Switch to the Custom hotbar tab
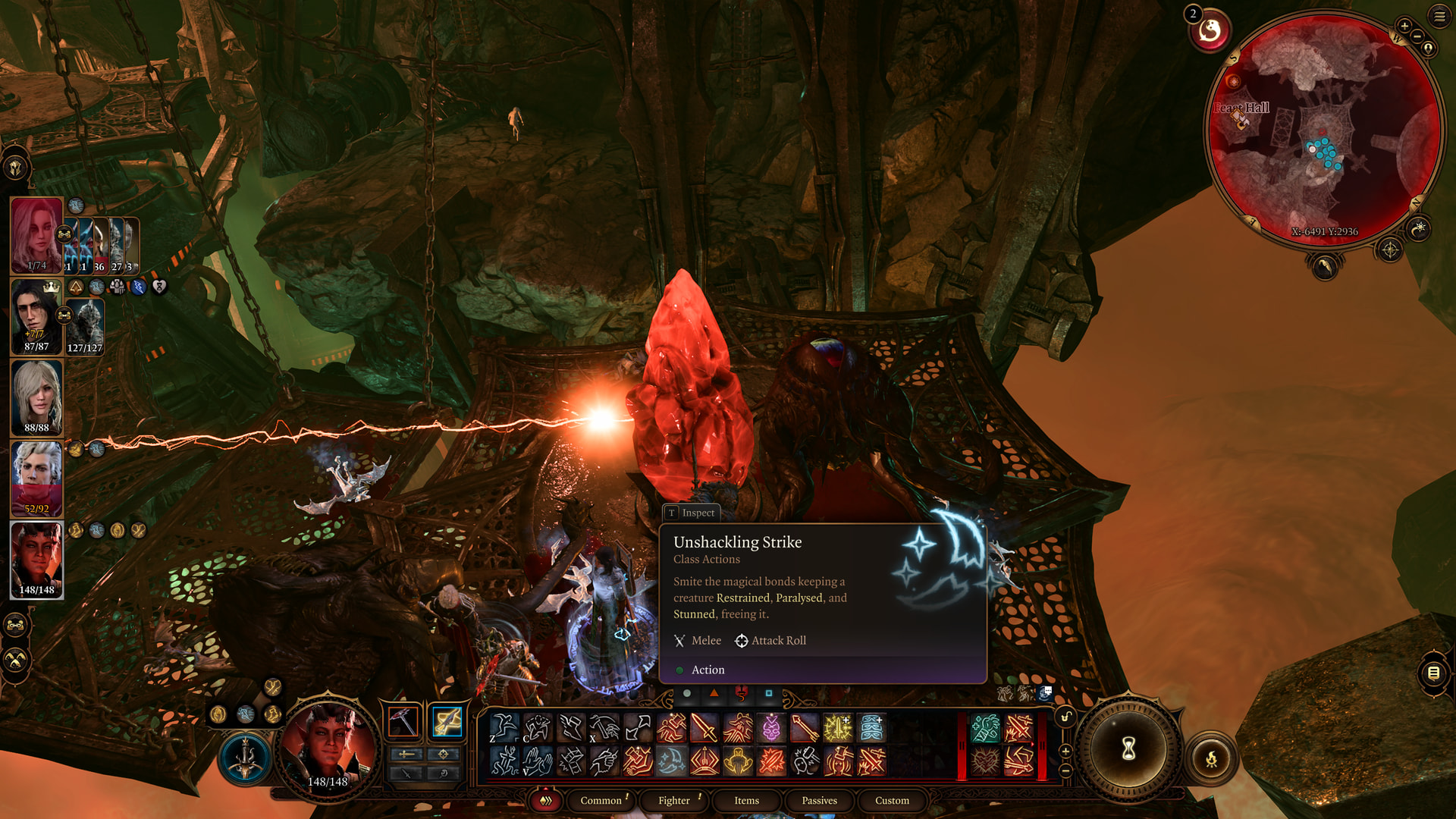 [x=892, y=800]
